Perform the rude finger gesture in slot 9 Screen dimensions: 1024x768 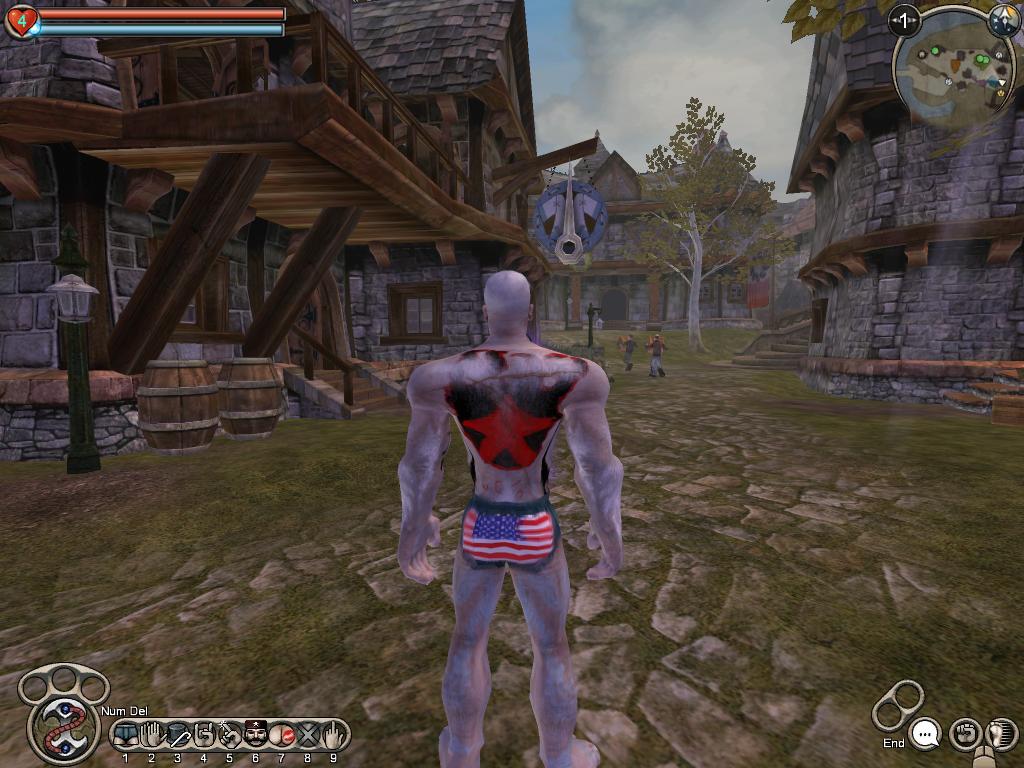pyautogui.click(x=333, y=736)
